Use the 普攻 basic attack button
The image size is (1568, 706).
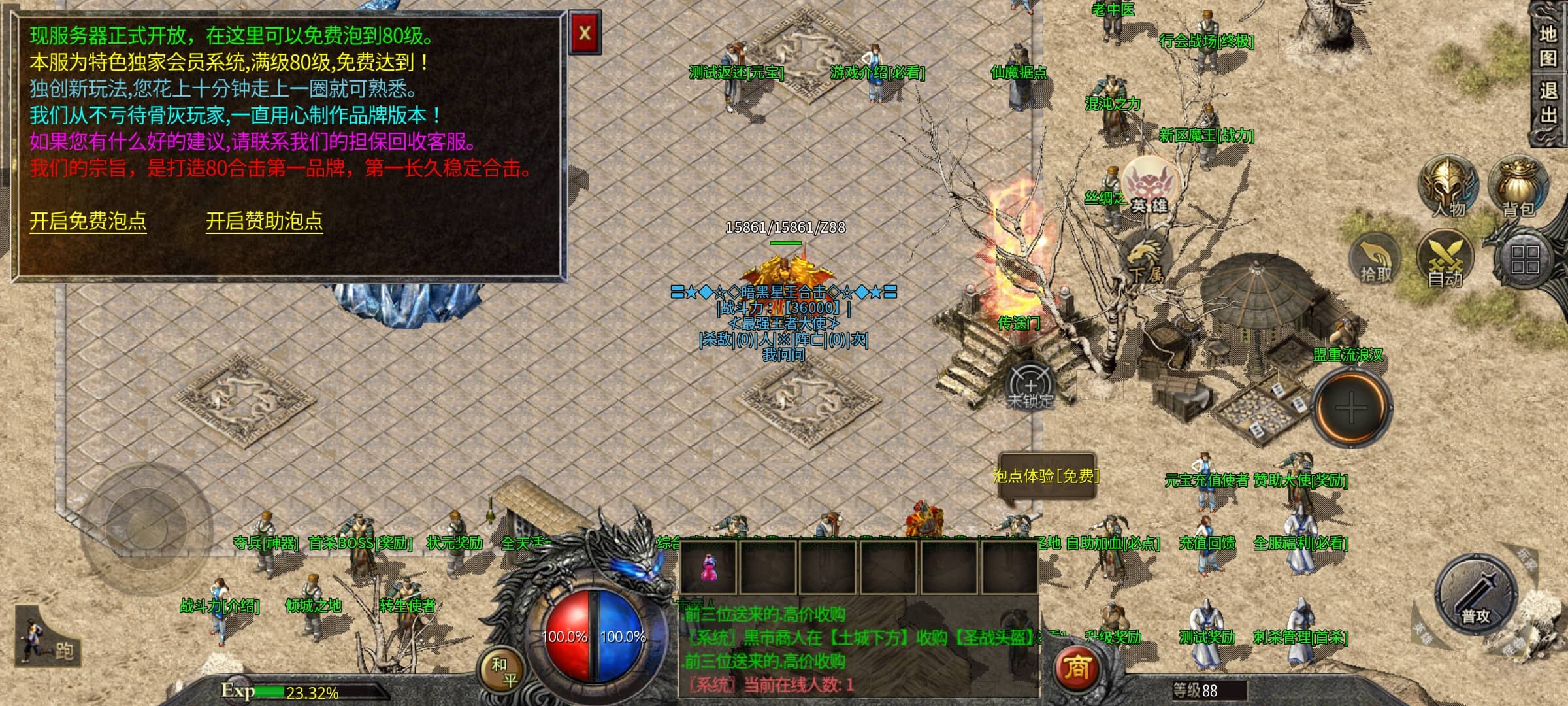(x=1475, y=596)
